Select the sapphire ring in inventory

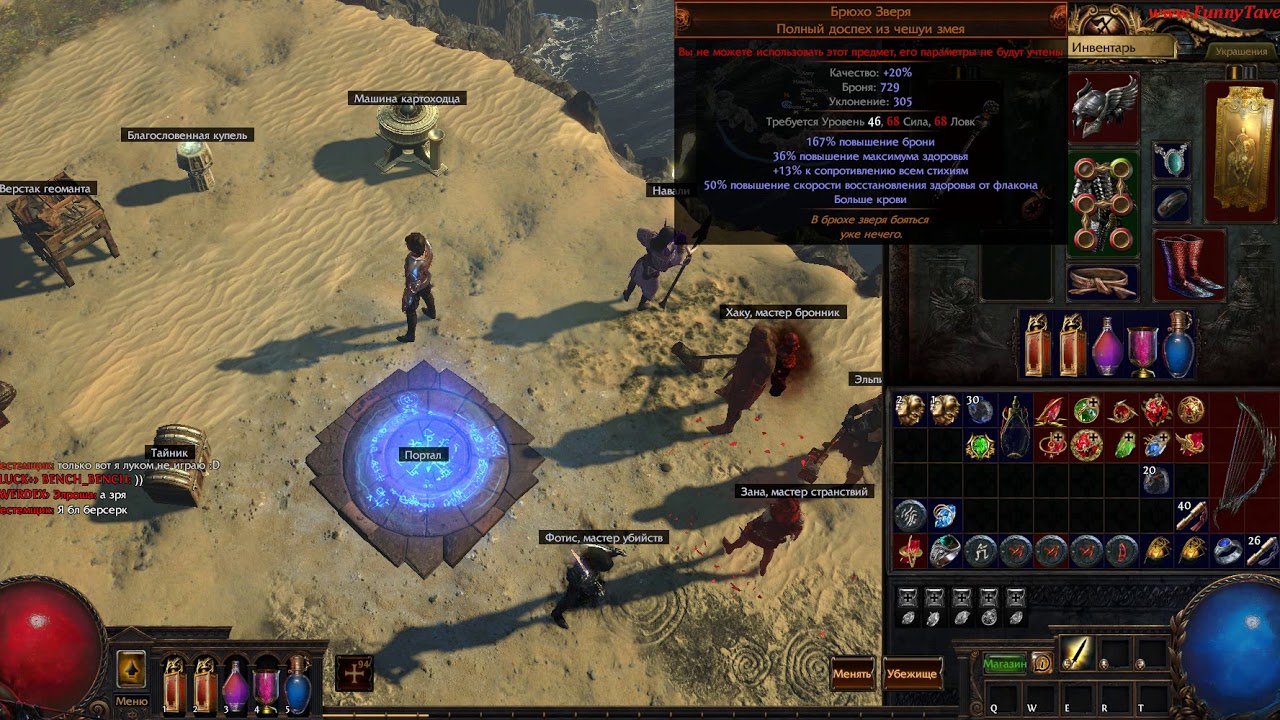click(1227, 550)
